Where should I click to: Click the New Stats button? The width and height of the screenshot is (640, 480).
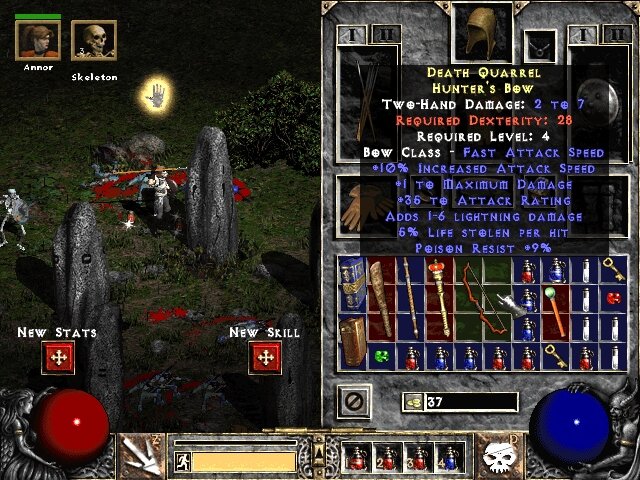58,357
